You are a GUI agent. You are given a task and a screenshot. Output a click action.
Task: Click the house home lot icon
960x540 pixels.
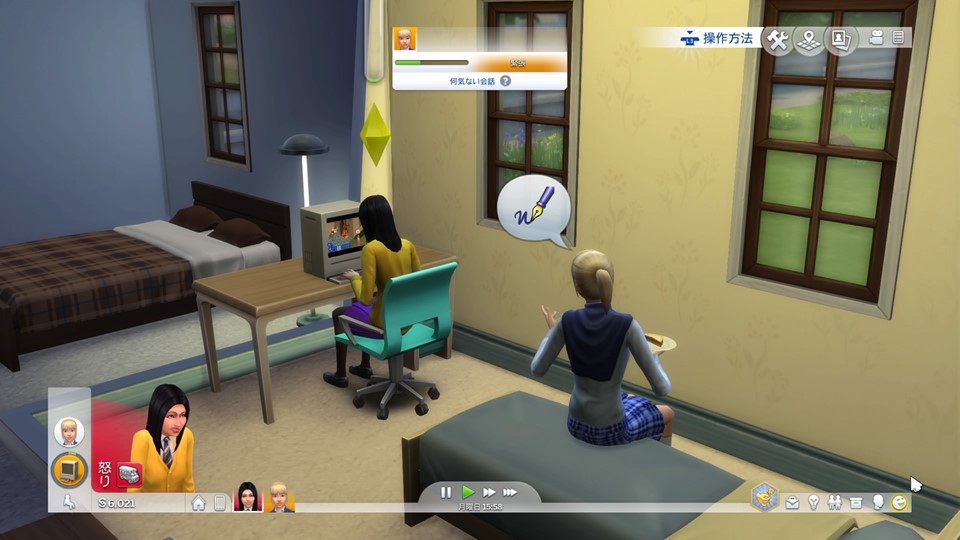199,503
